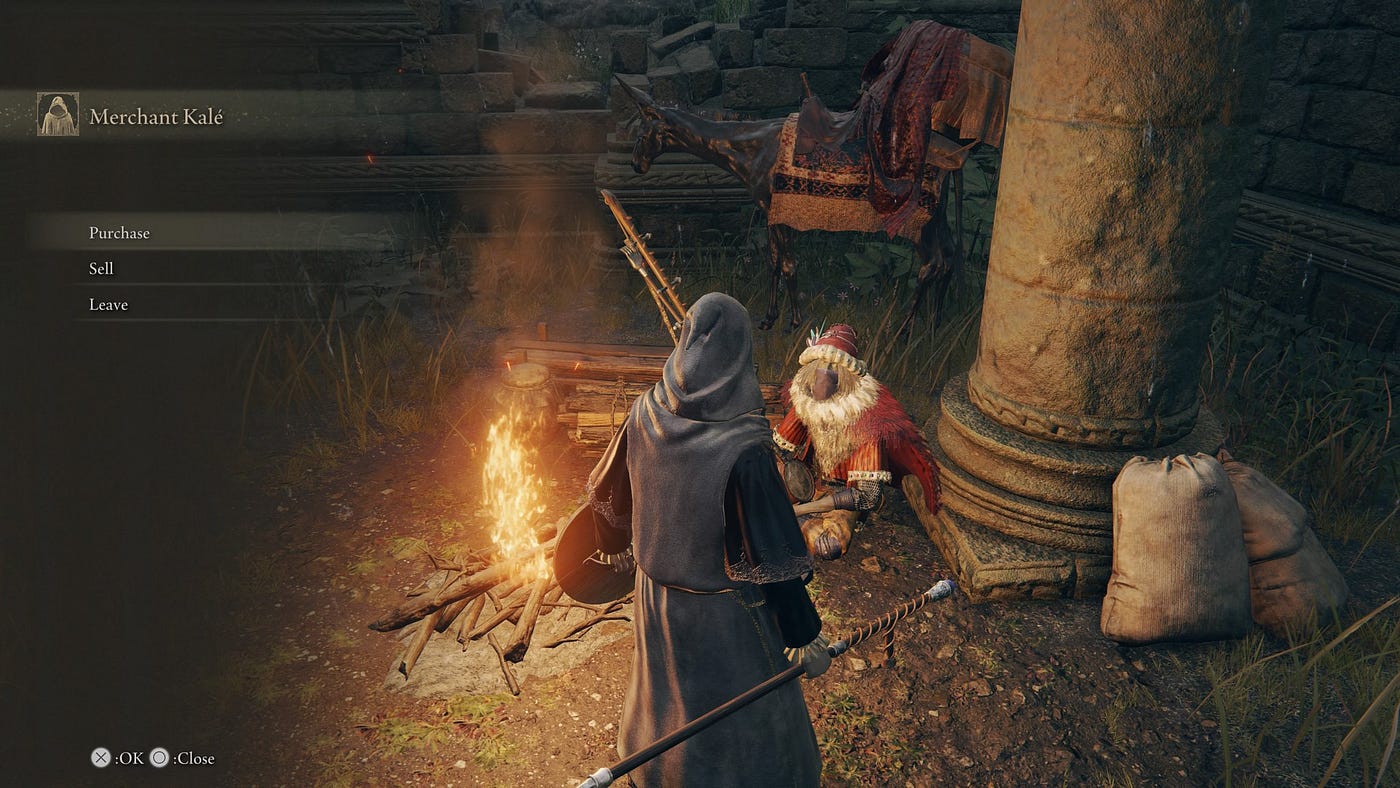Choose Purchase in the merchant menu

coord(119,233)
